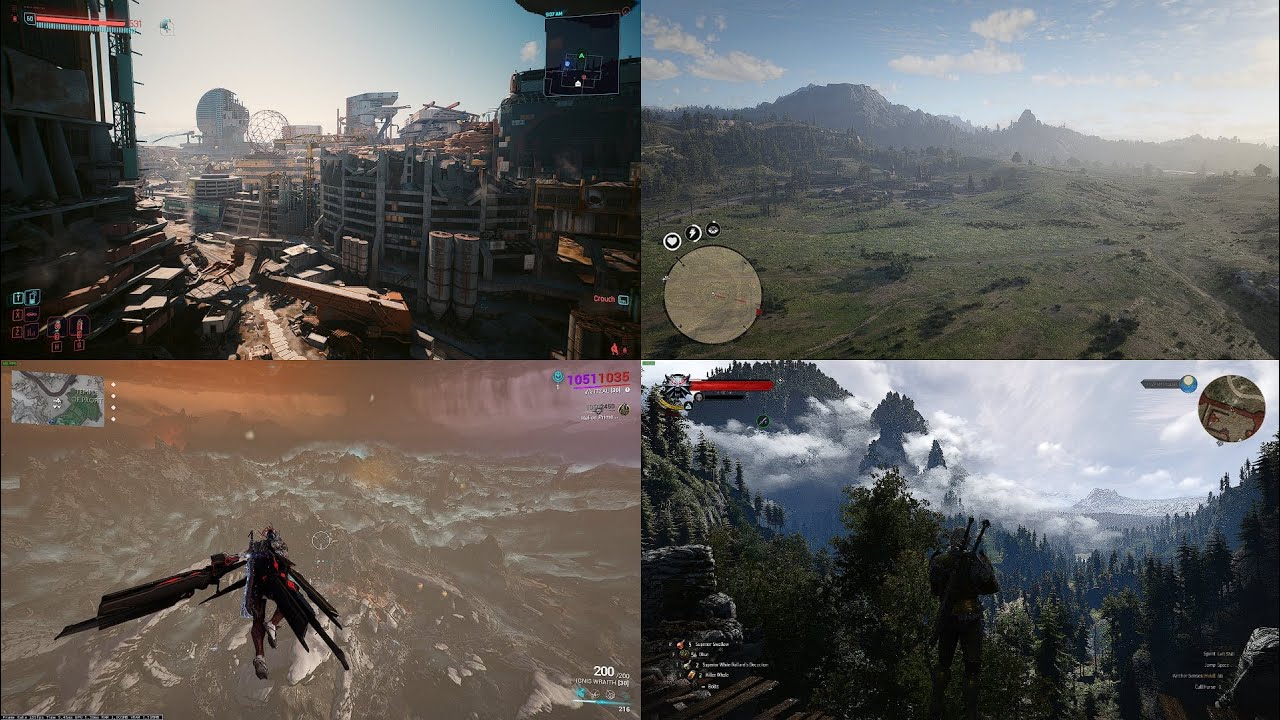1280x720 pixels.
Task: Click Geralt's red health bar
Action: pos(730,385)
